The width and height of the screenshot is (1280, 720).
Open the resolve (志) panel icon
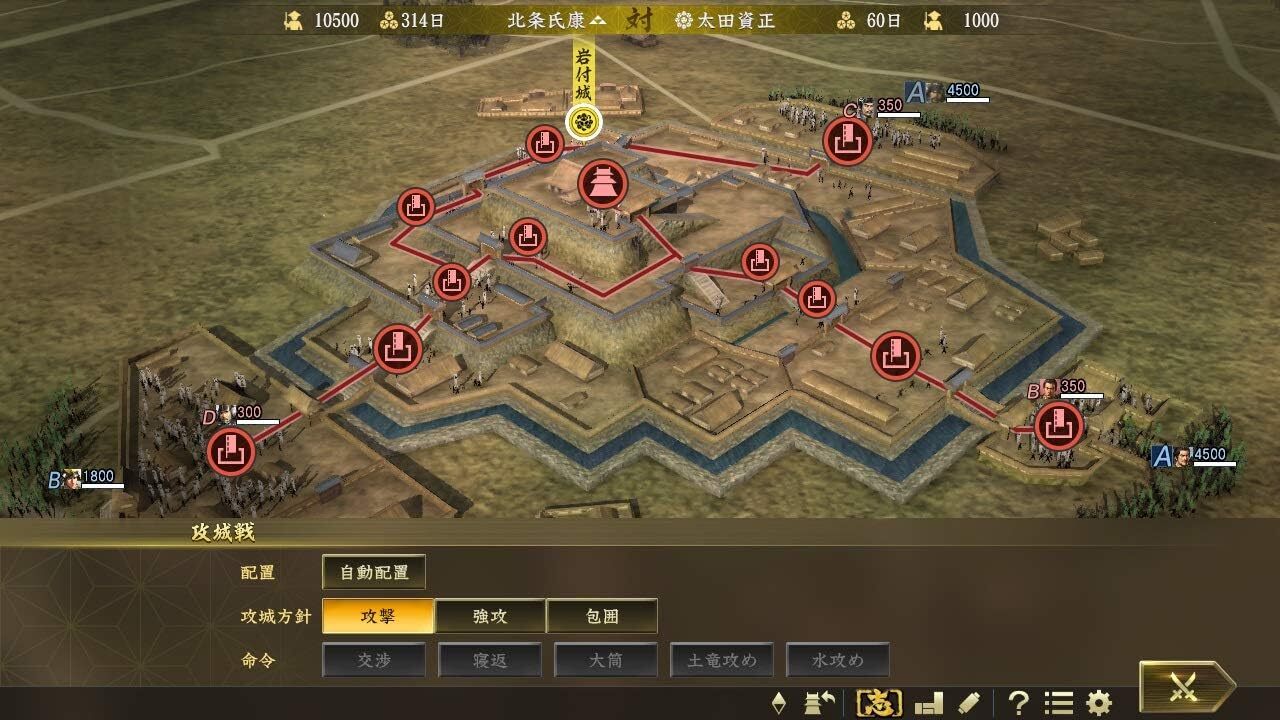tap(882, 702)
